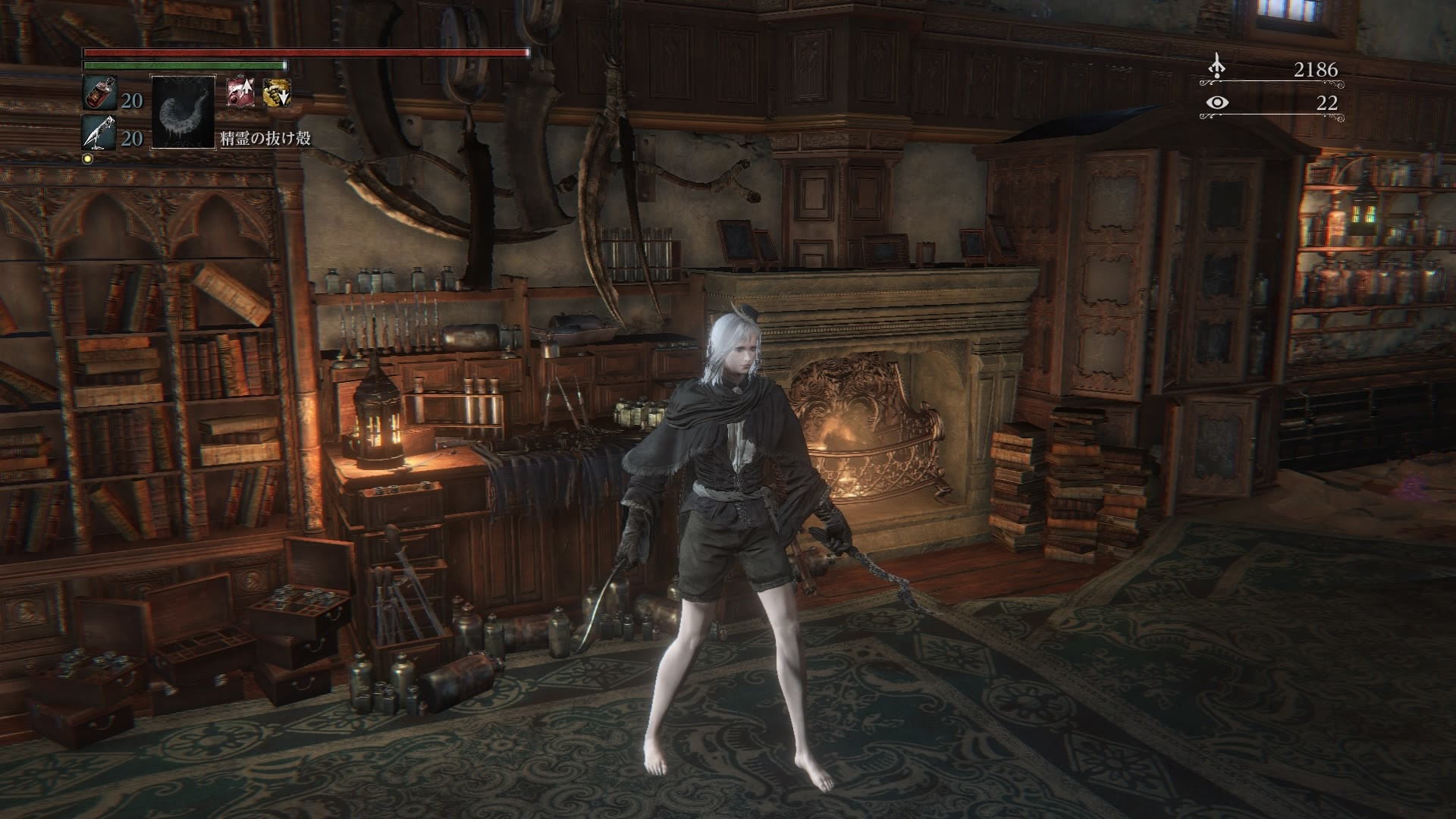Viewport: 1456px width, 819px height.
Task: Inspect the yellow fist down-arrow status icon
Action: tap(275, 92)
